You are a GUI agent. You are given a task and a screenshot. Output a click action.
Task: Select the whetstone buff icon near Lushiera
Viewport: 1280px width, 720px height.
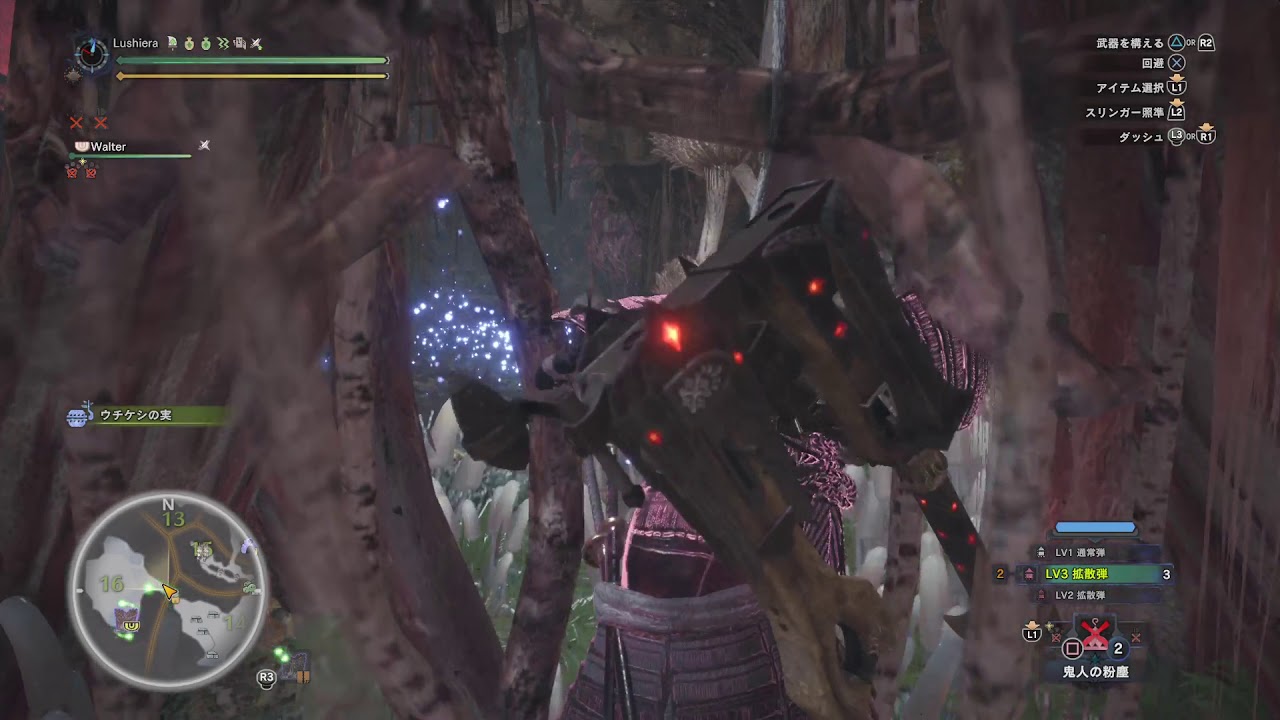click(x=240, y=44)
